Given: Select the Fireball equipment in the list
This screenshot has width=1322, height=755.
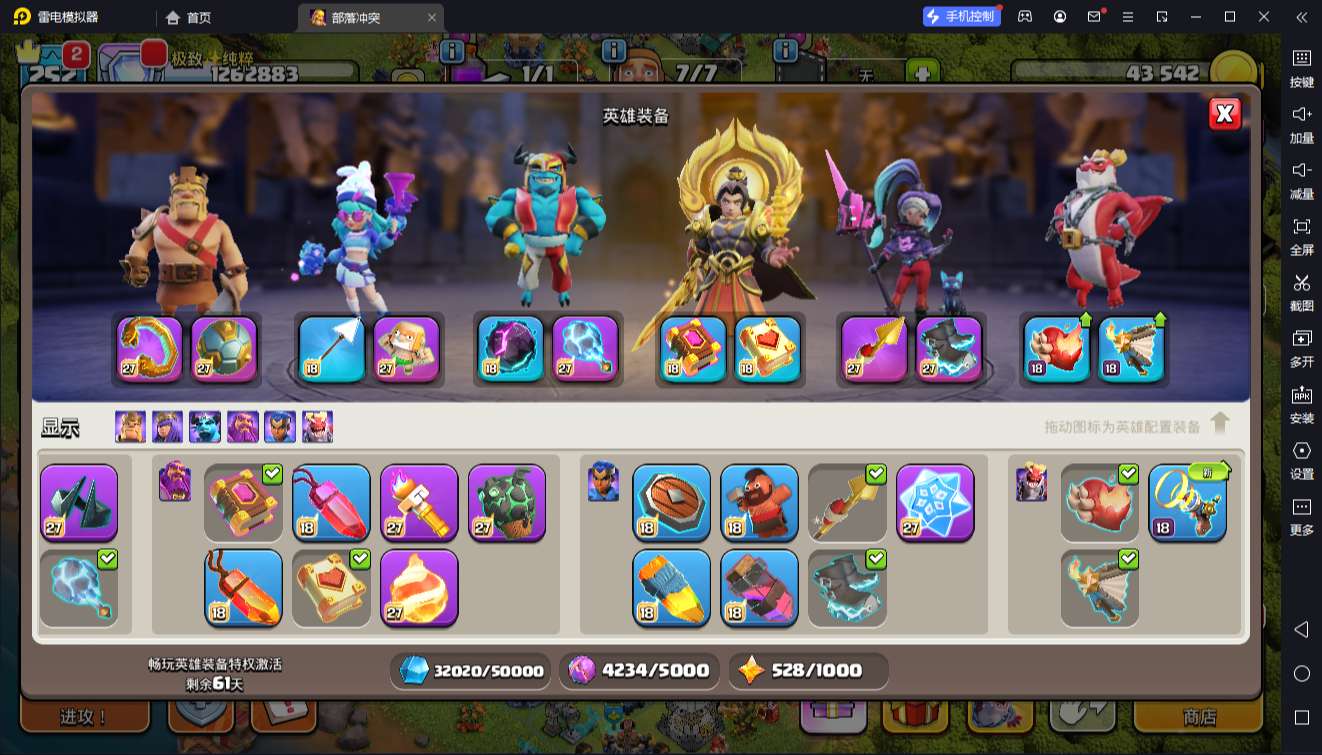Looking at the screenshot, I should point(419,587).
